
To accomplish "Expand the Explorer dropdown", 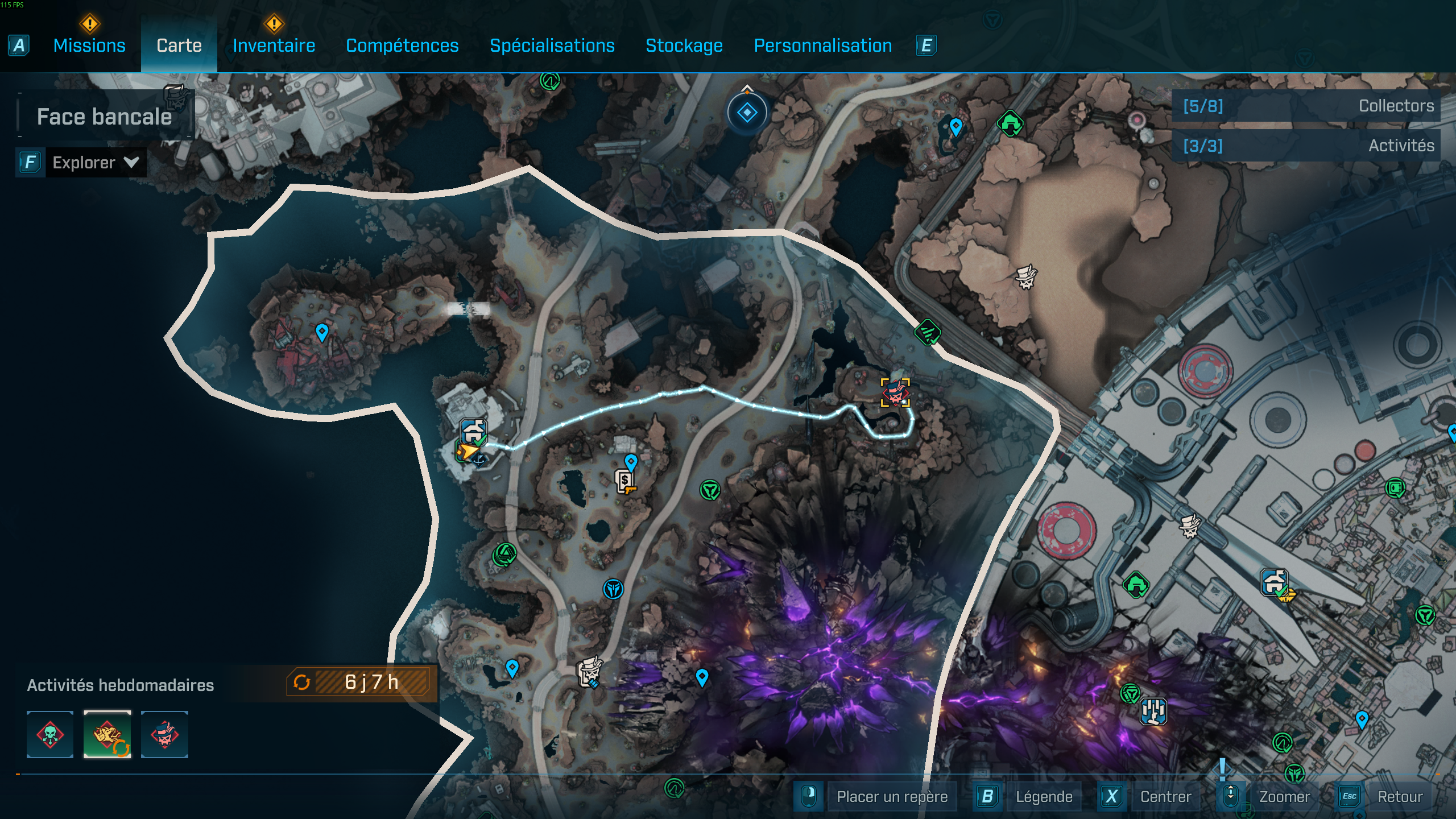I will click(x=94, y=163).
